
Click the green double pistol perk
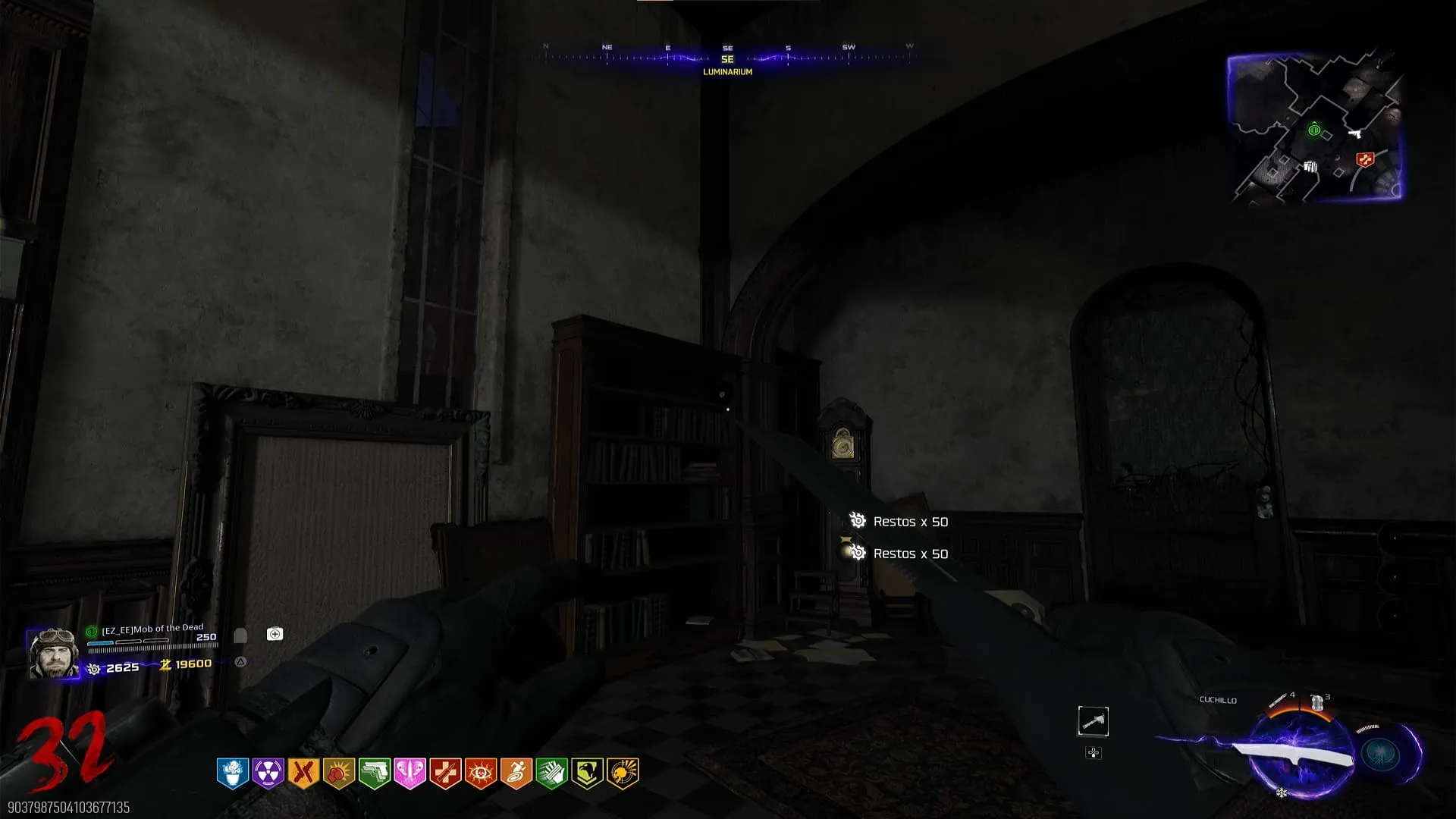click(375, 773)
